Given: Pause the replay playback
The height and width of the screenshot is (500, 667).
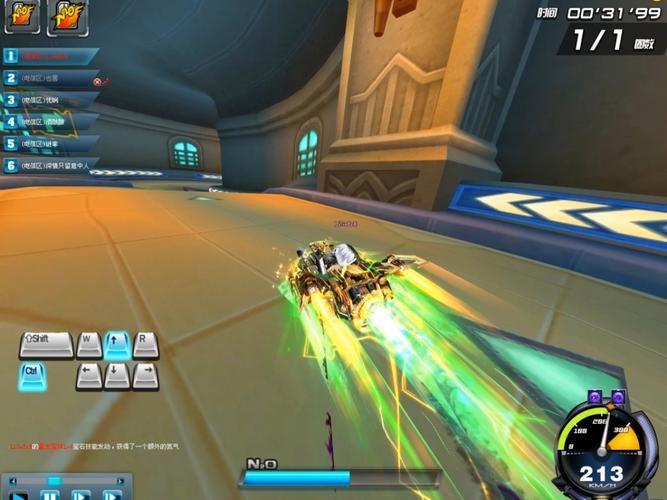Looking at the screenshot, I should 49,495.
